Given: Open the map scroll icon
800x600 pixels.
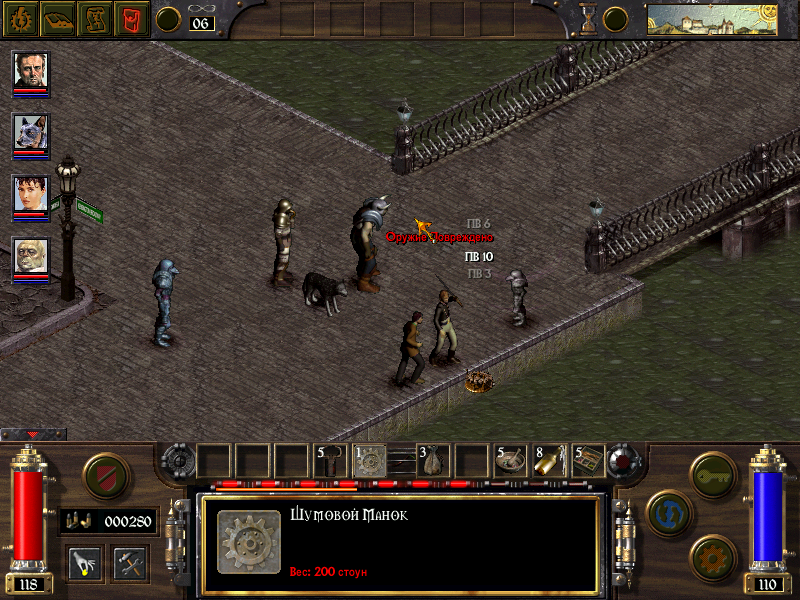Looking at the screenshot, I should pyautogui.click(x=95, y=18).
